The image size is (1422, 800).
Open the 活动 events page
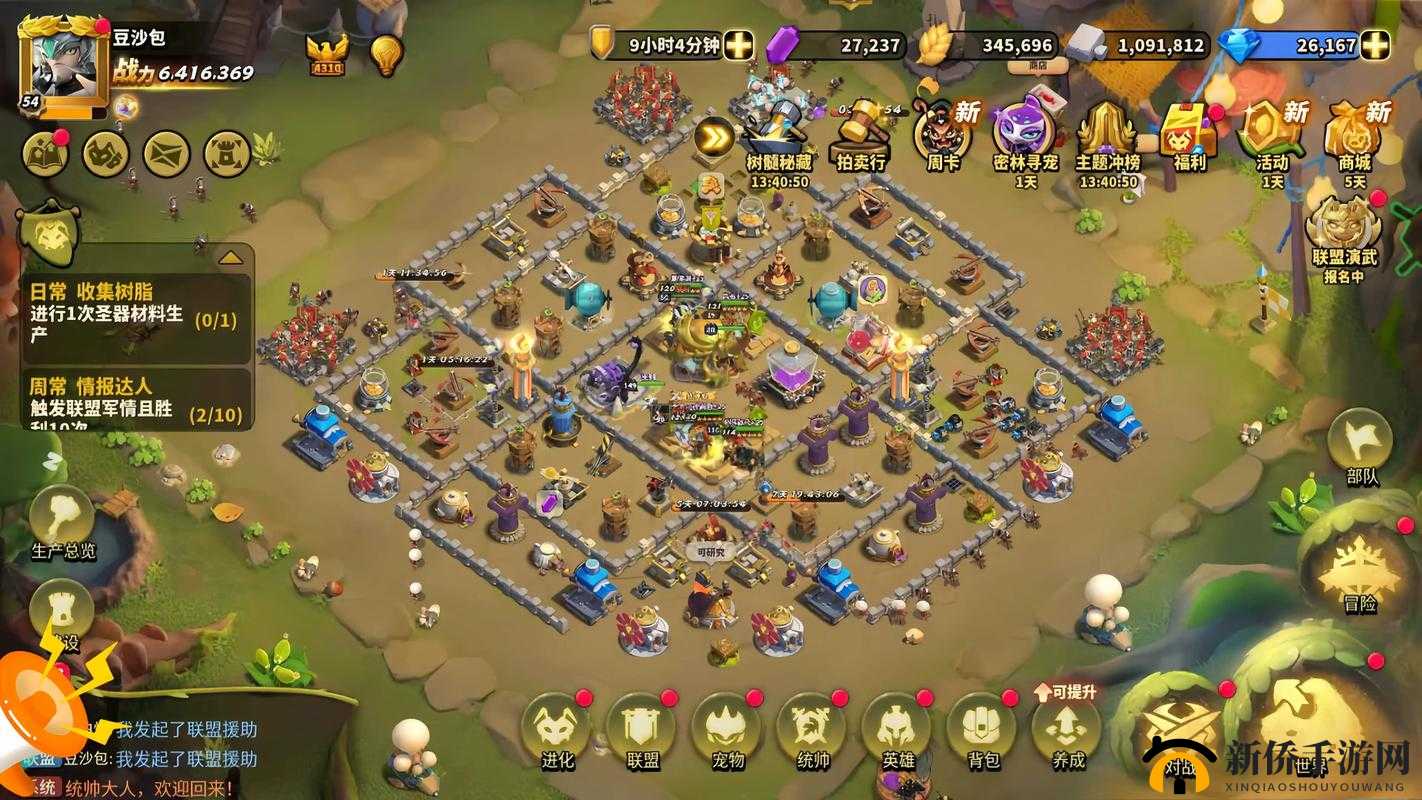click(1272, 135)
